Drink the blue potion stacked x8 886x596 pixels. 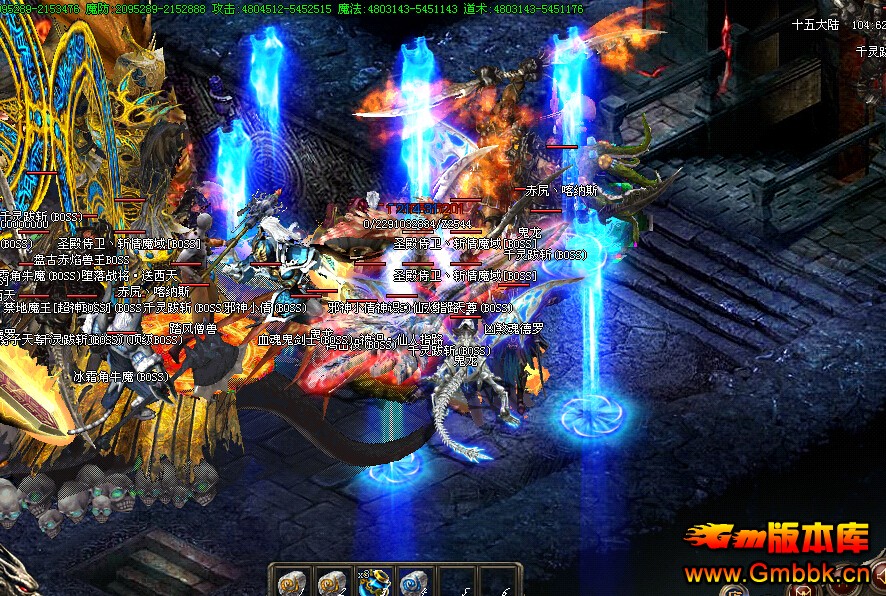click(374, 583)
